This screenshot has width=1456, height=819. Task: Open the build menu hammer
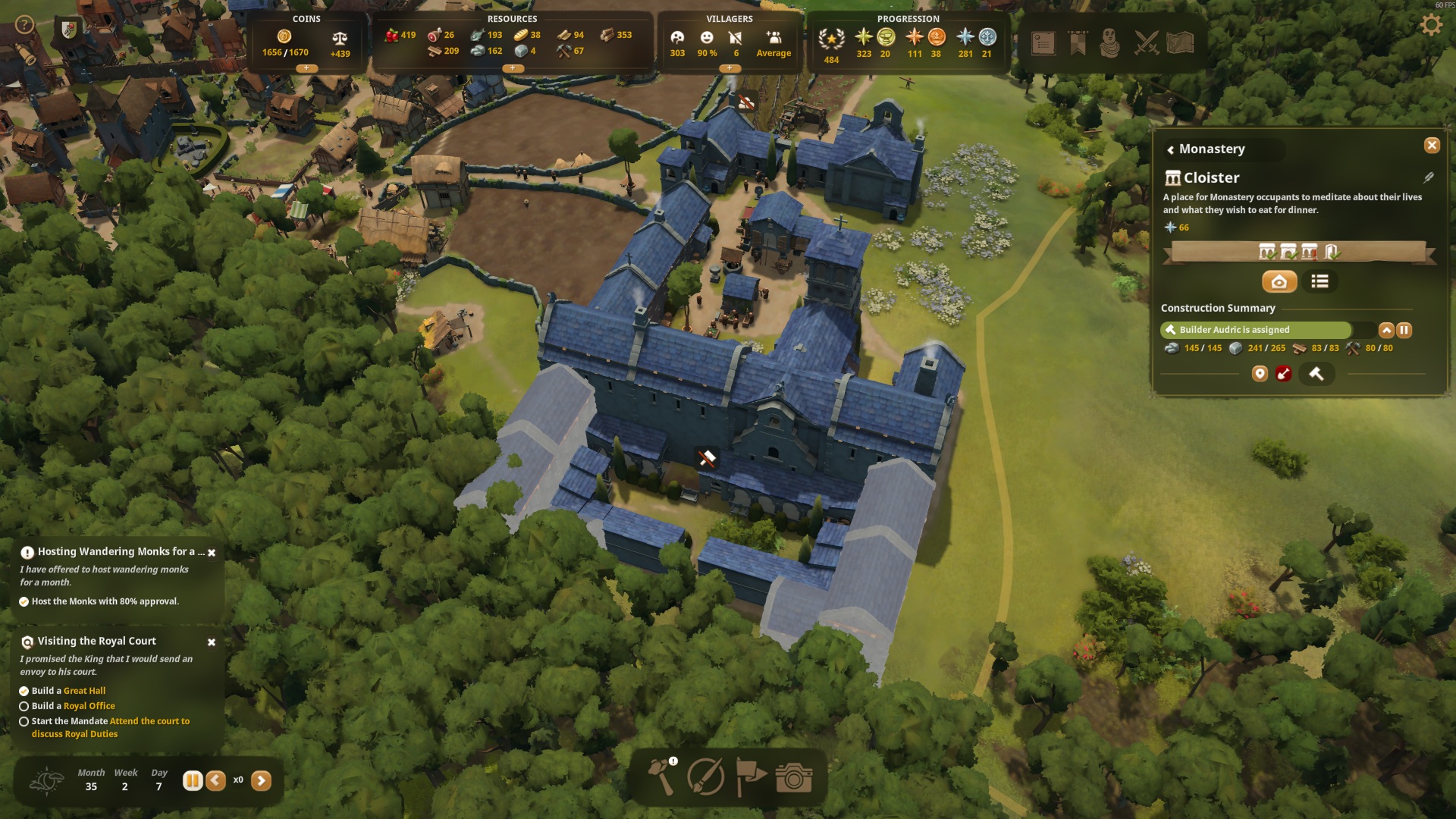[x=661, y=777]
